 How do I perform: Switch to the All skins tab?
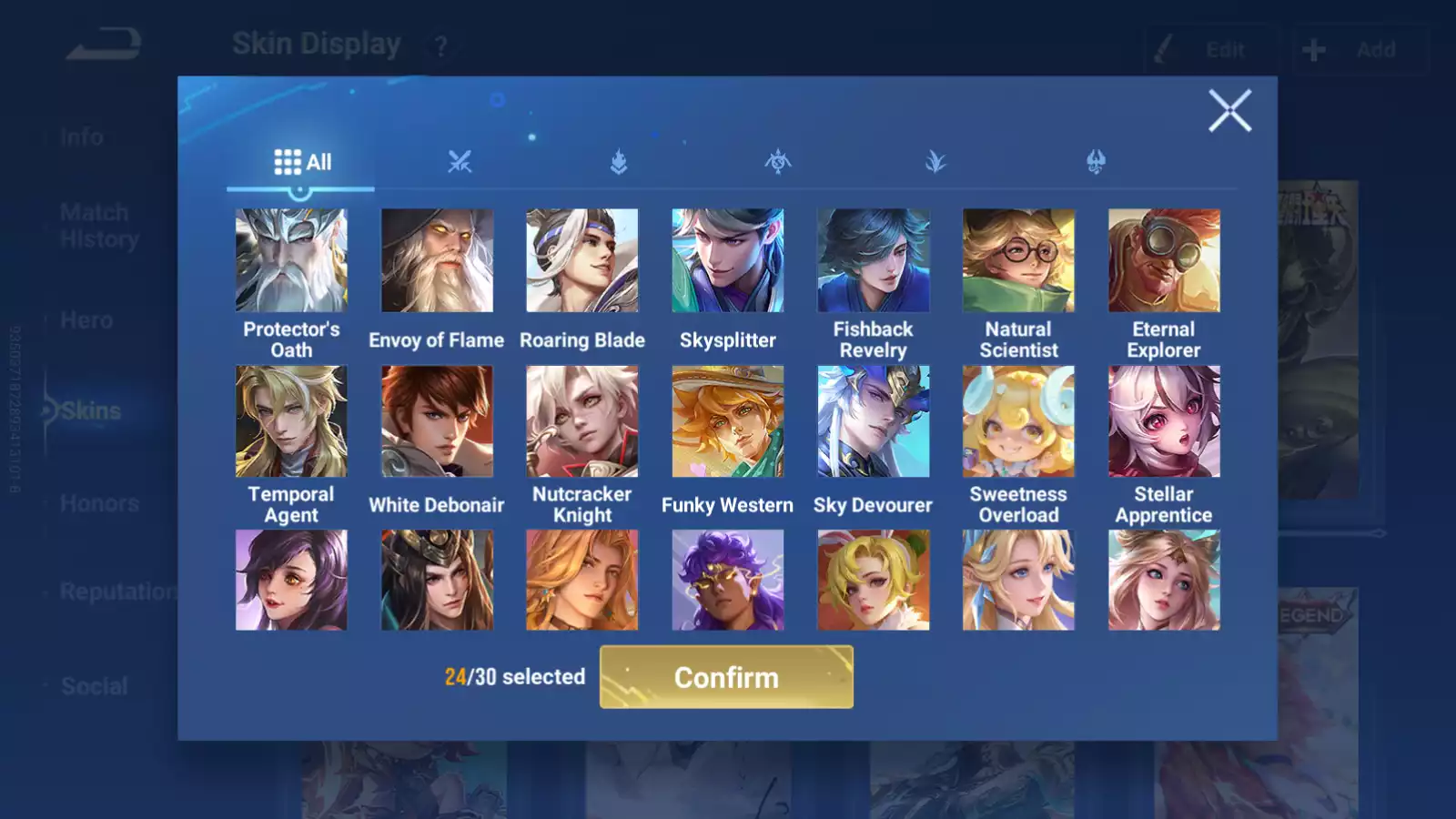pyautogui.click(x=302, y=162)
